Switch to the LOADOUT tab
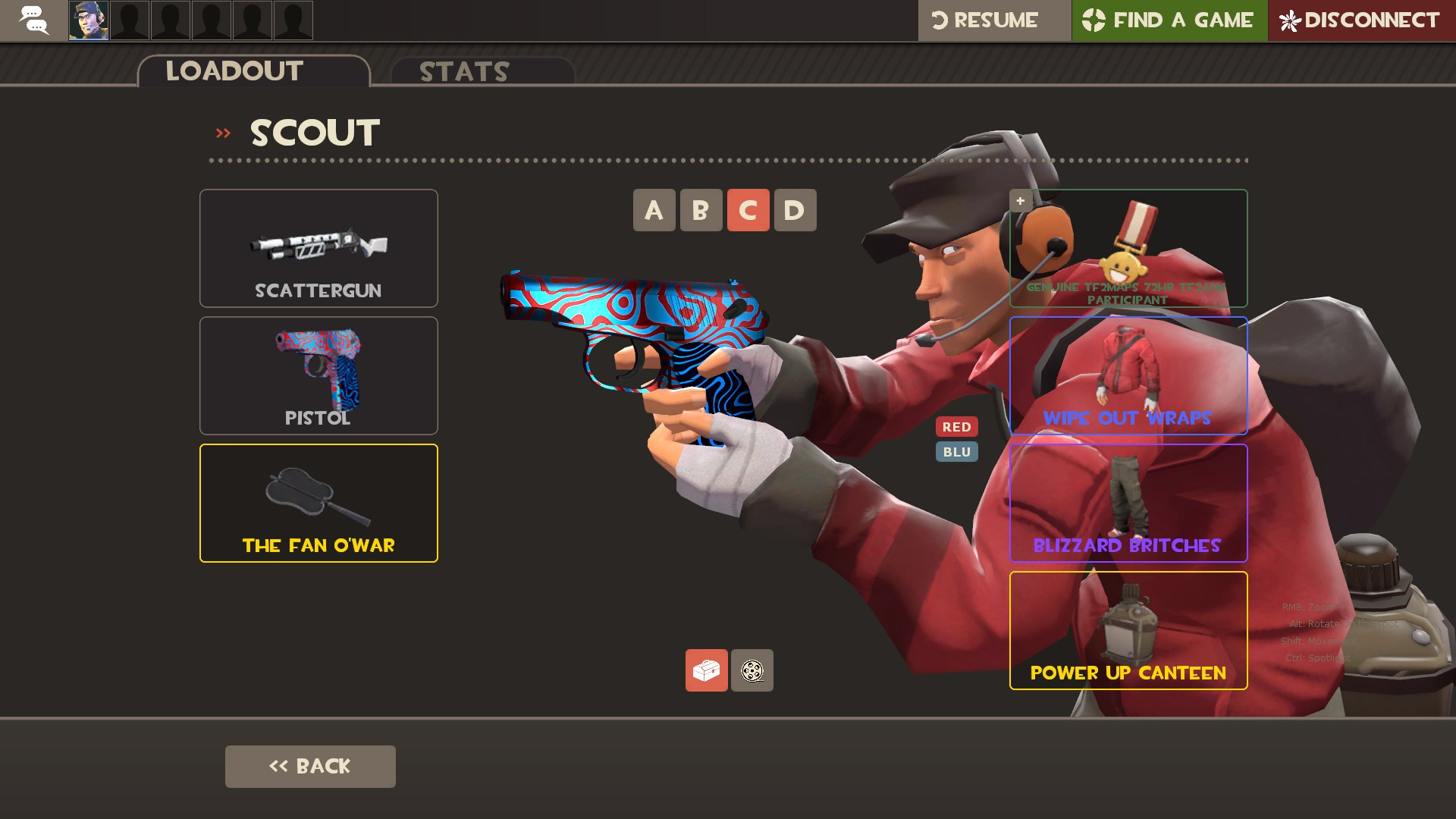1456x819 pixels. [234, 71]
